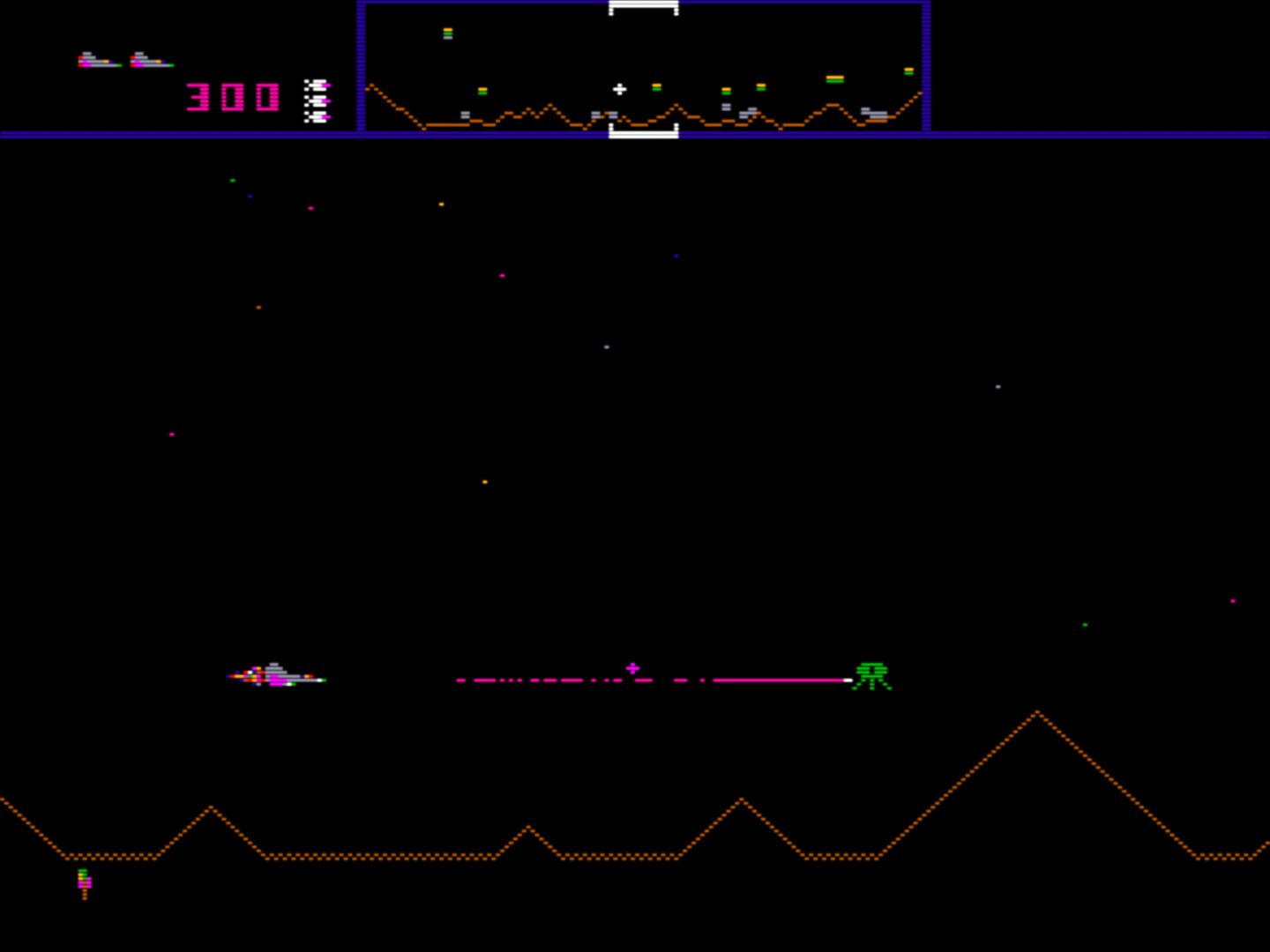Viewport: 1270px width, 952px height.
Task: Select the middle smart bomb indicator
Action: click(316, 100)
